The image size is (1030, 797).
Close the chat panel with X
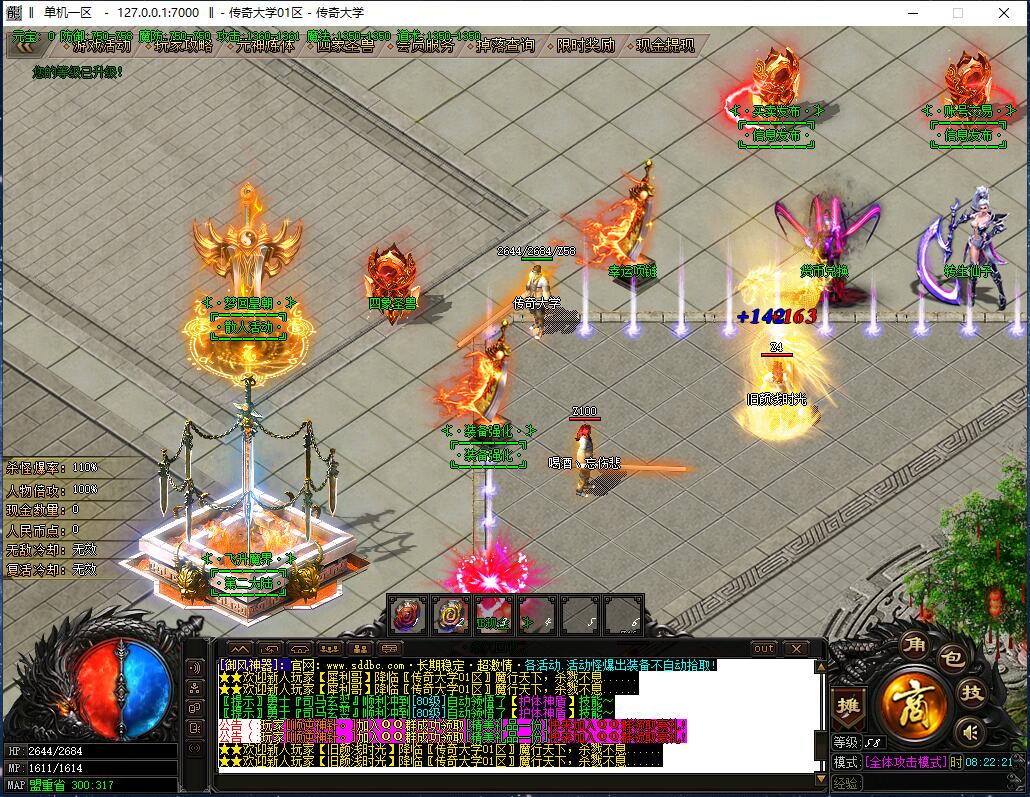[x=794, y=648]
